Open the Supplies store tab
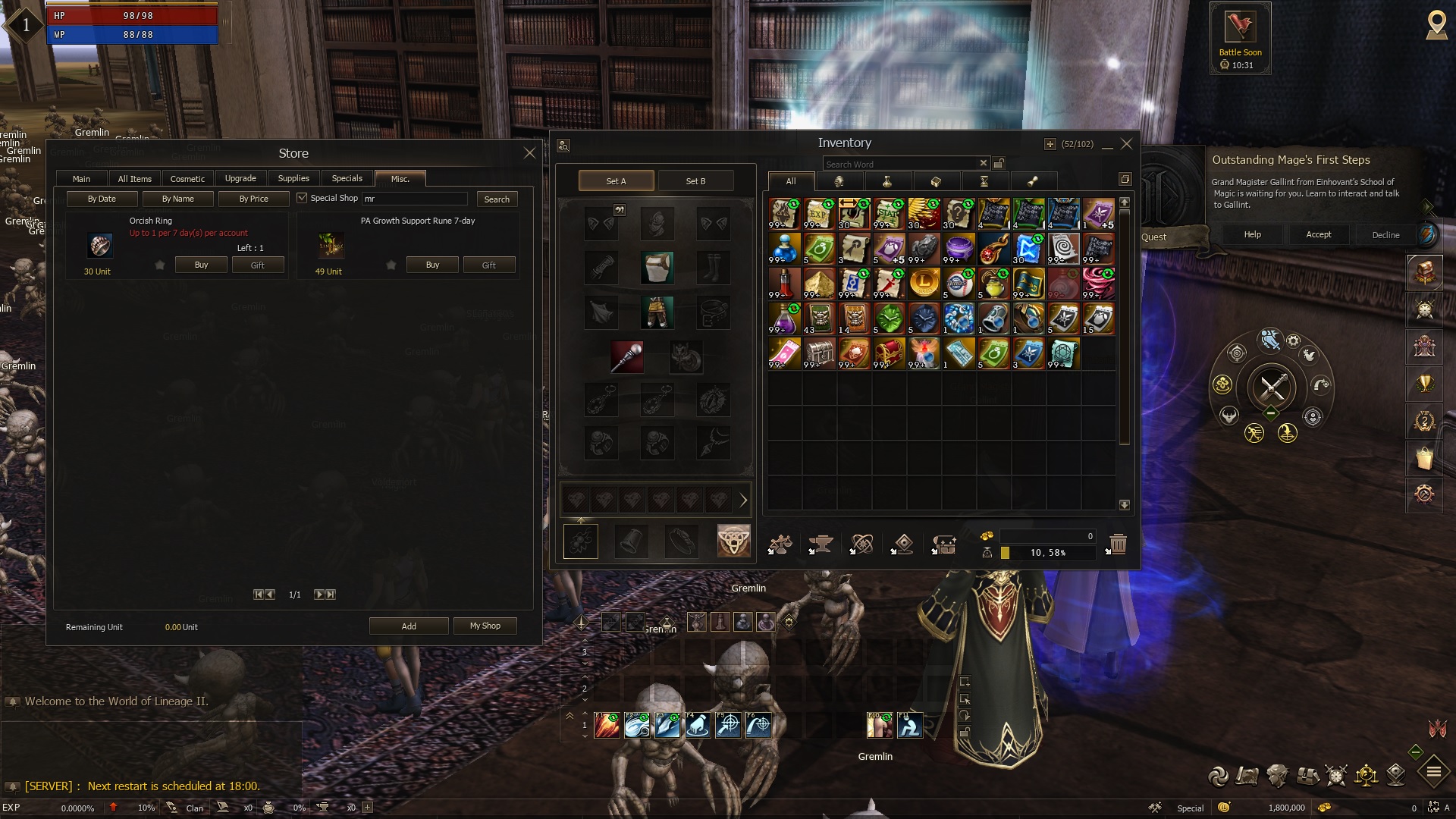 coord(293,179)
